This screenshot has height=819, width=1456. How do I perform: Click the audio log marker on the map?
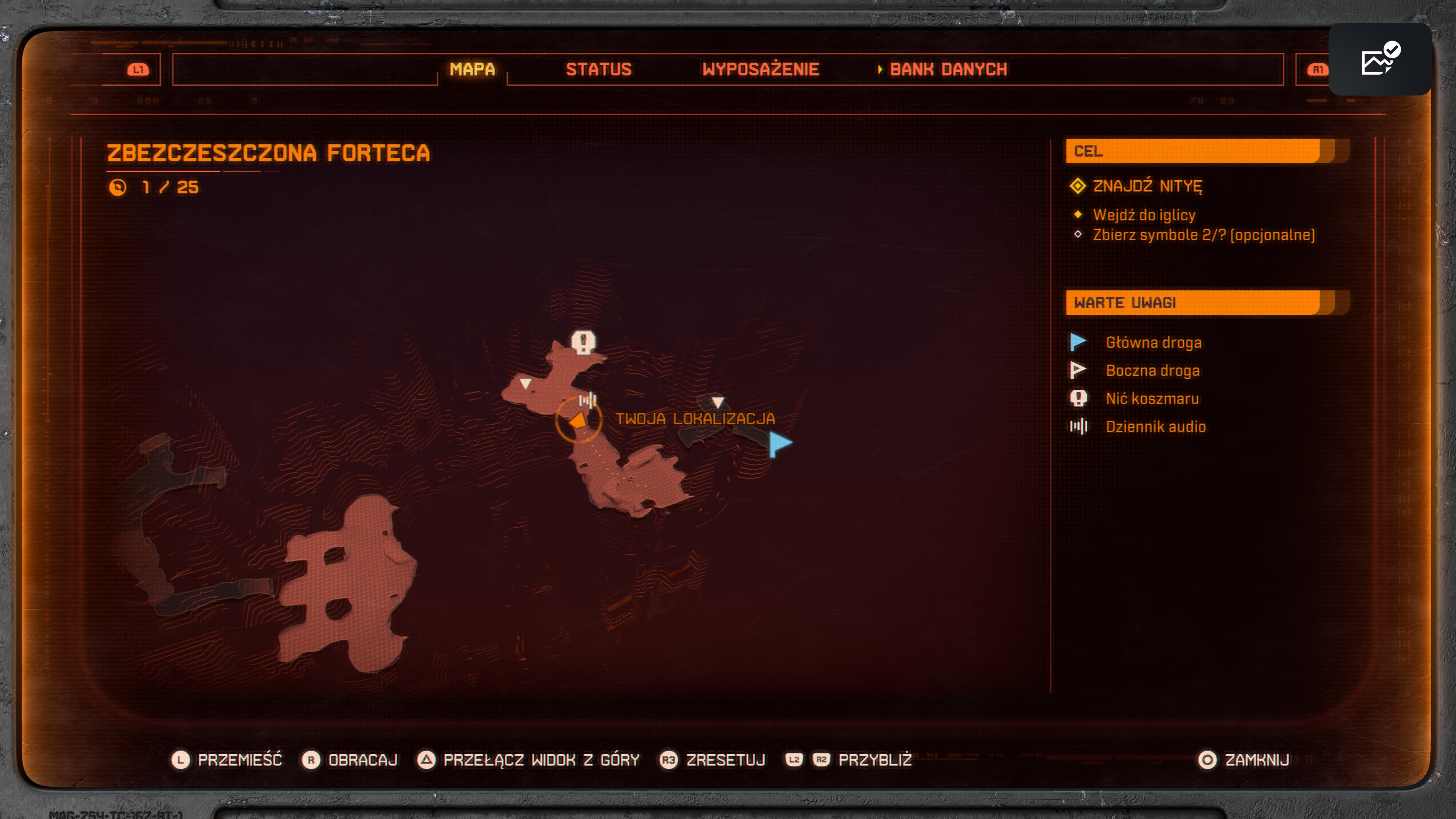tap(588, 400)
